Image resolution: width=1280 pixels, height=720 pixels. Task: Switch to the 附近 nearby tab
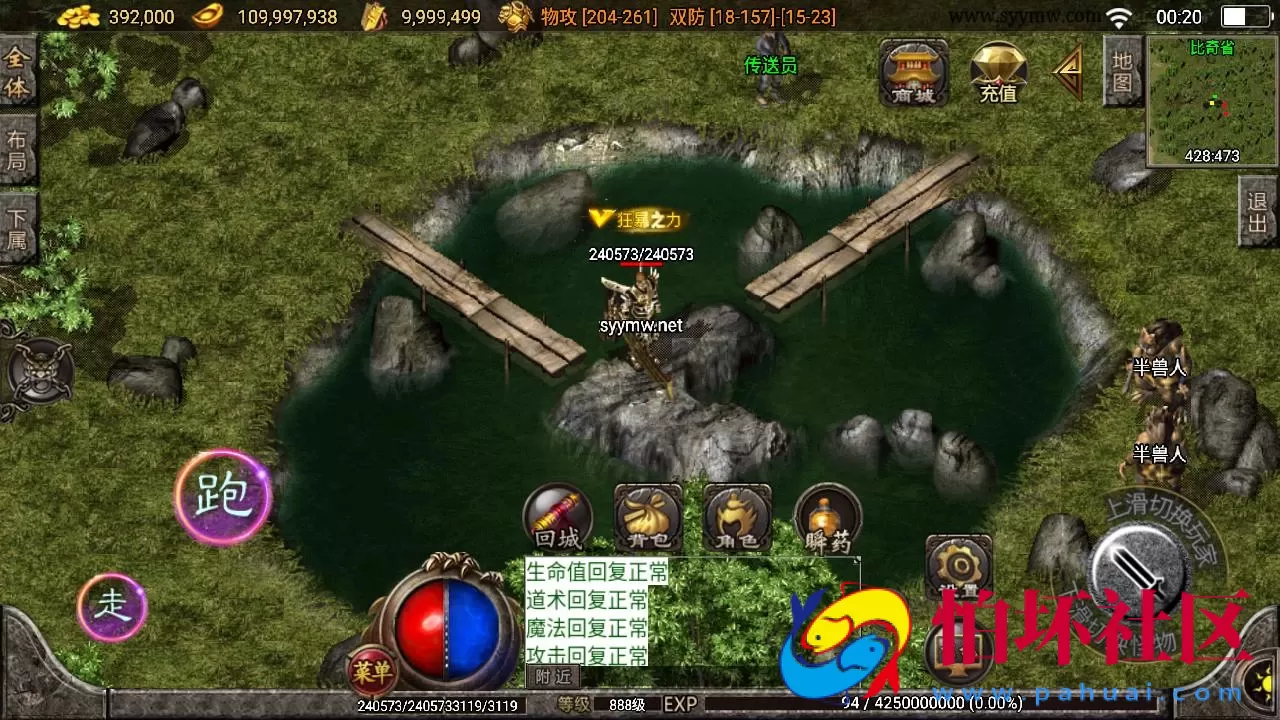[x=551, y=677]
